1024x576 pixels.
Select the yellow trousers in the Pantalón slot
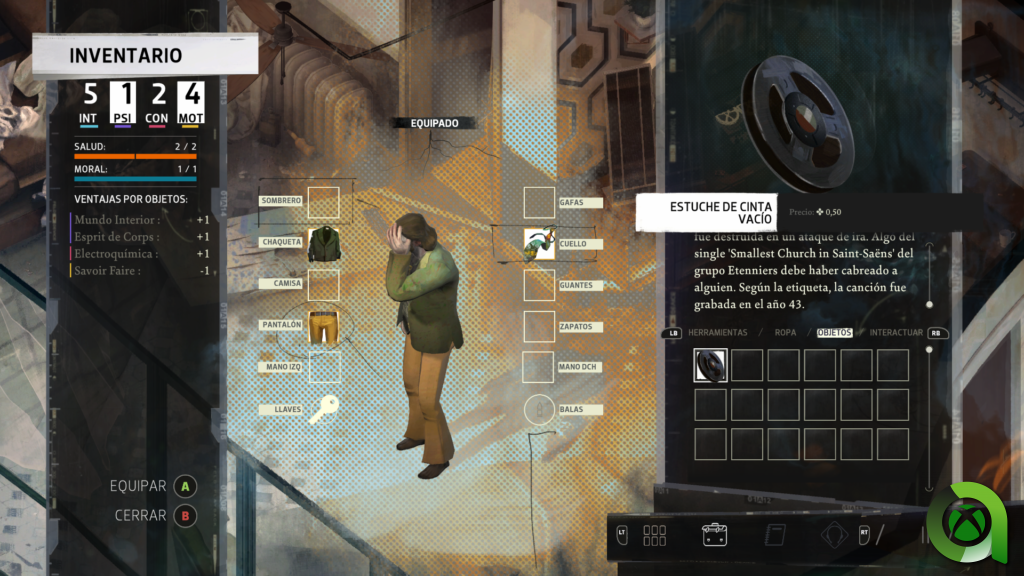(323, 326)
